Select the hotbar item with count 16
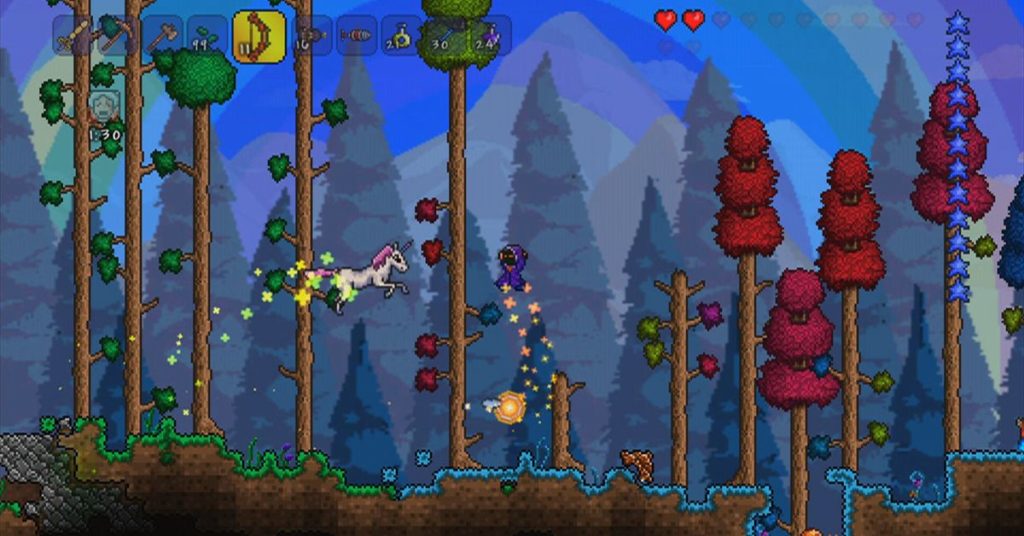1024x536 pixels. [x=311, y=37]
